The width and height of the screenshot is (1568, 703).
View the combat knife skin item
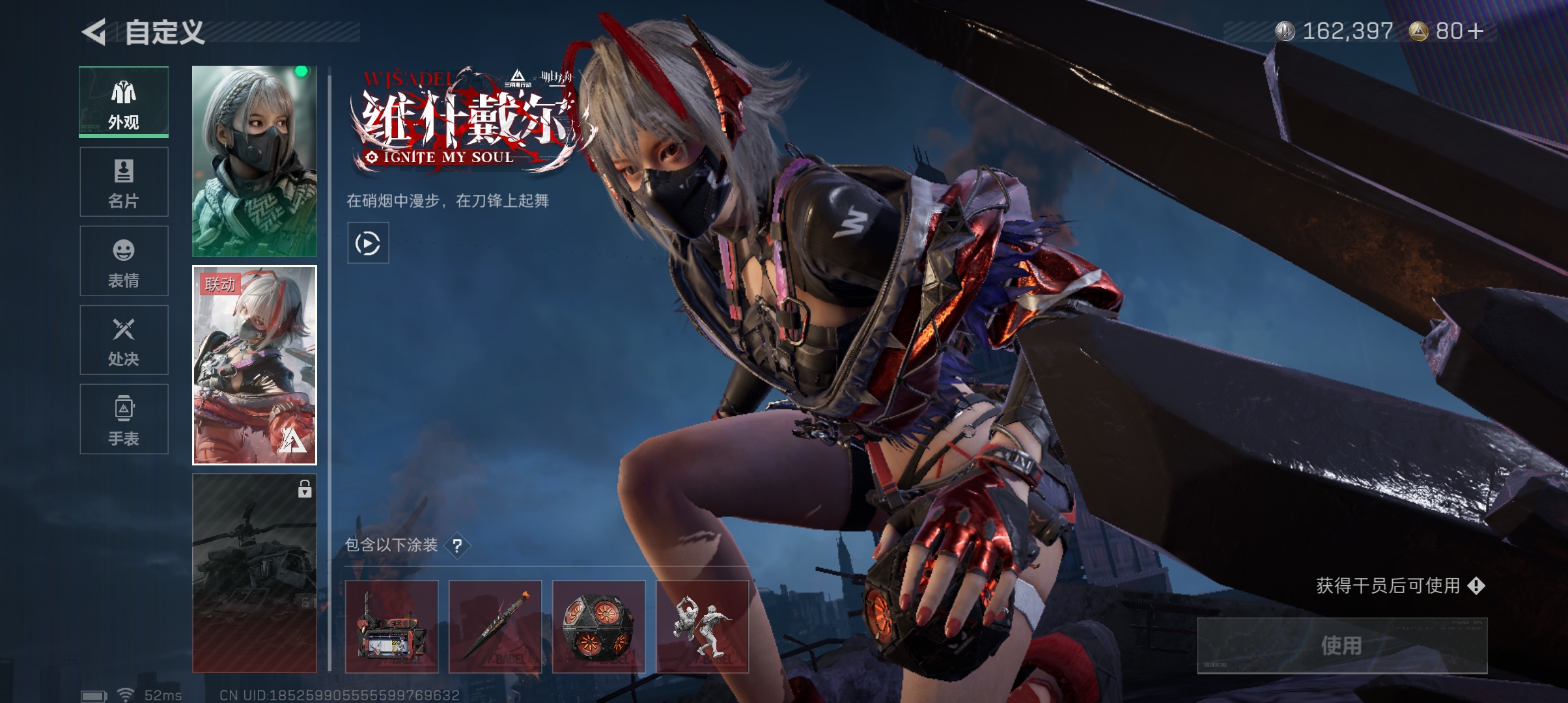point(495,626)
